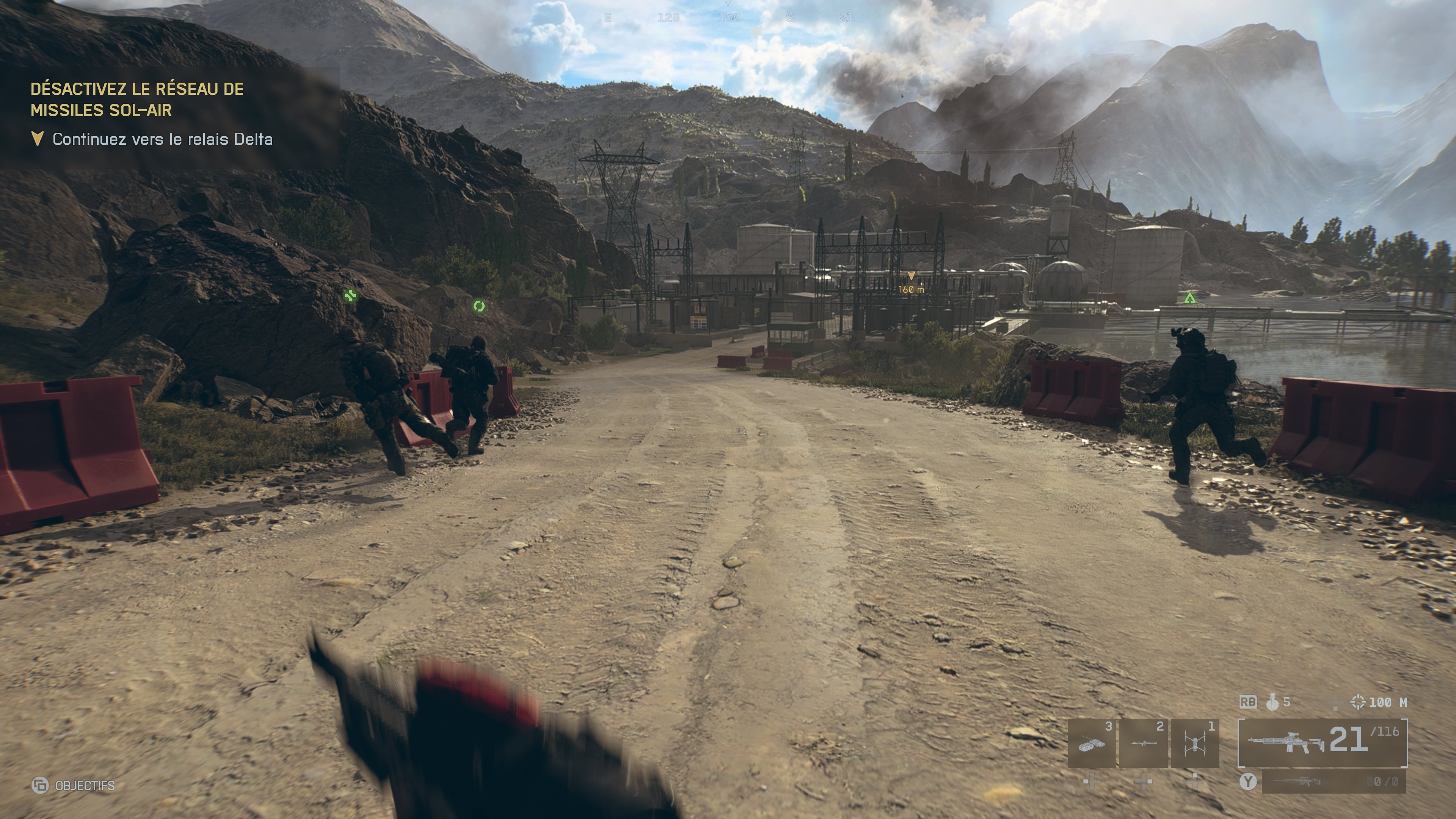Click the green wrench squadmate marker
This screenshot has width=1456, height=819.
point(350,295)
